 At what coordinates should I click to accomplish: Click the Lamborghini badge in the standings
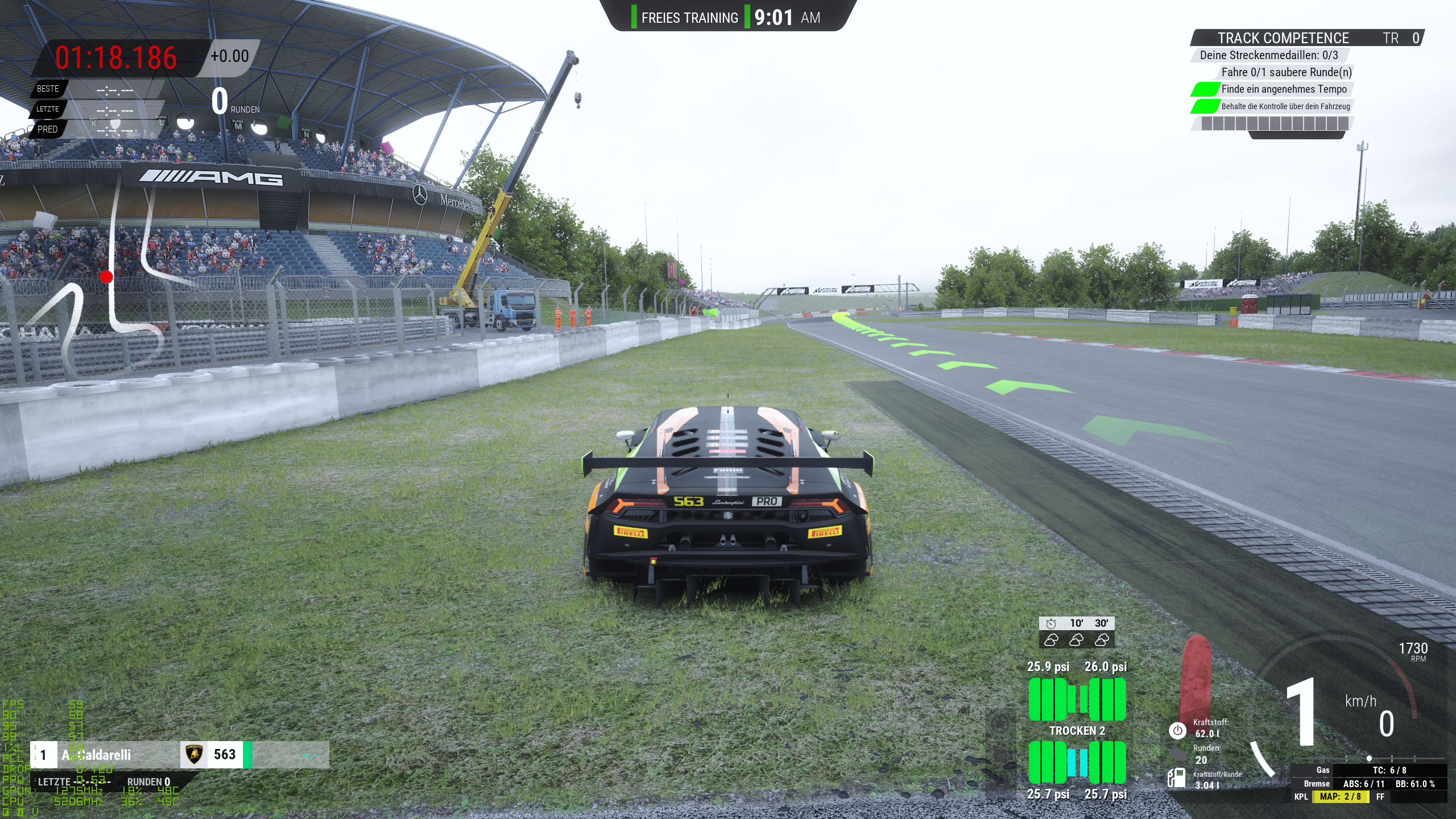pos(195,755)
